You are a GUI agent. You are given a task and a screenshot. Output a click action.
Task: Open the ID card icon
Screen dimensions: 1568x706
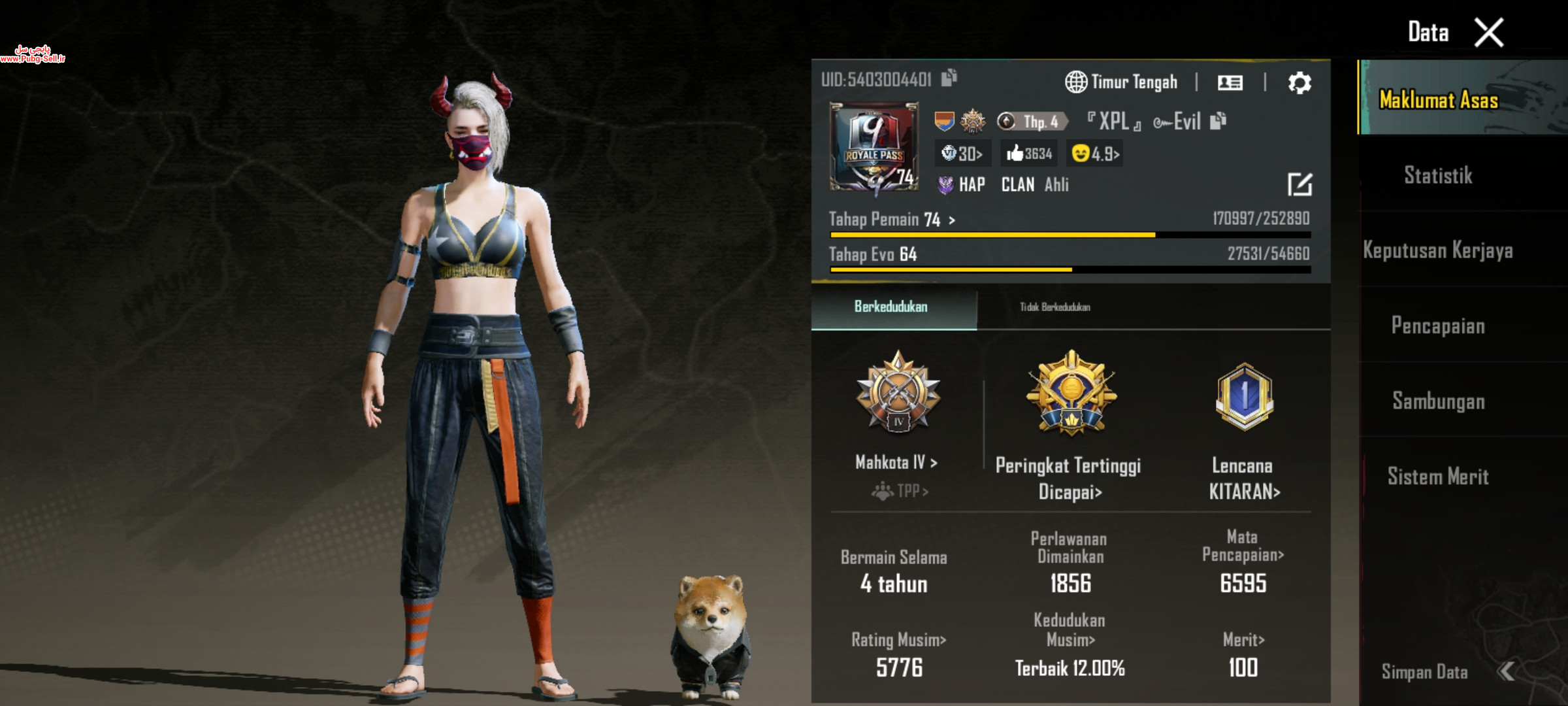[1230, 83]
